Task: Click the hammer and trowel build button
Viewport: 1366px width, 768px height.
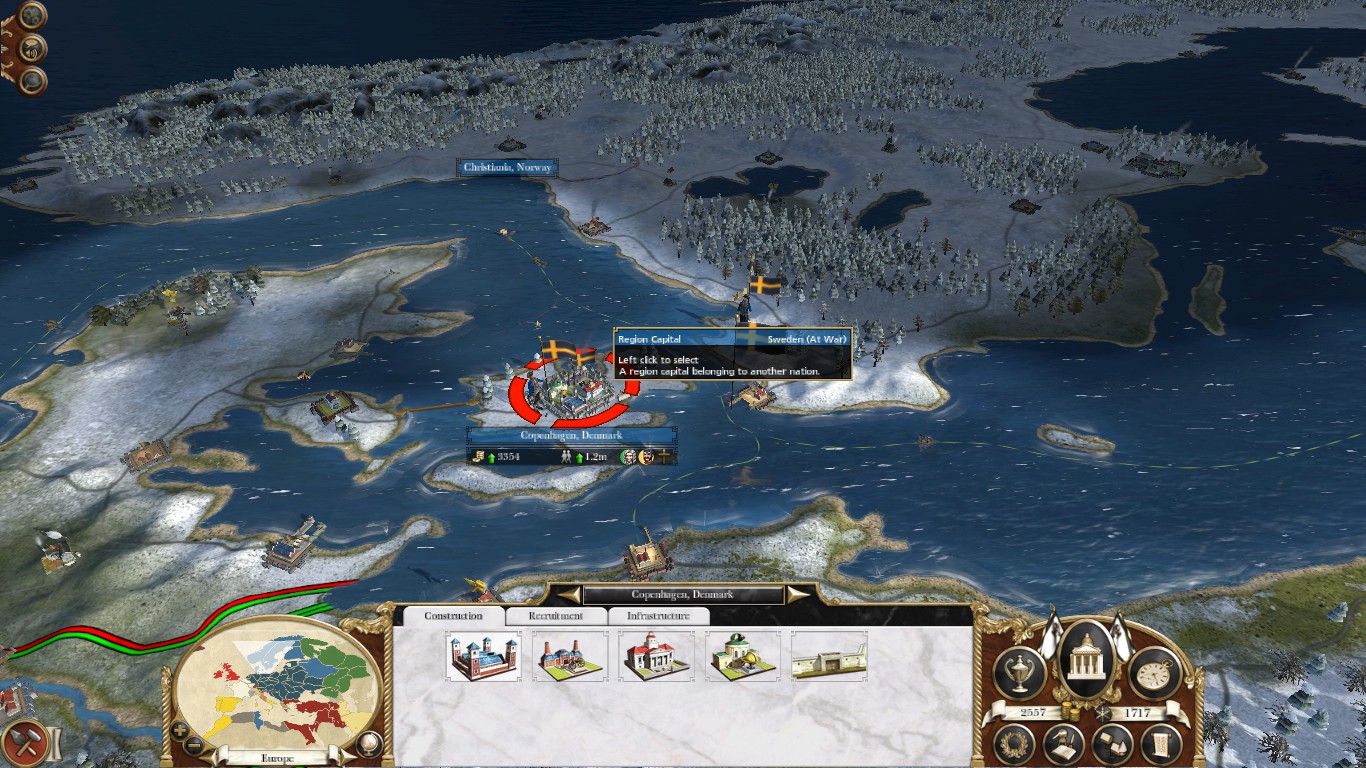Action: [24, 744]
